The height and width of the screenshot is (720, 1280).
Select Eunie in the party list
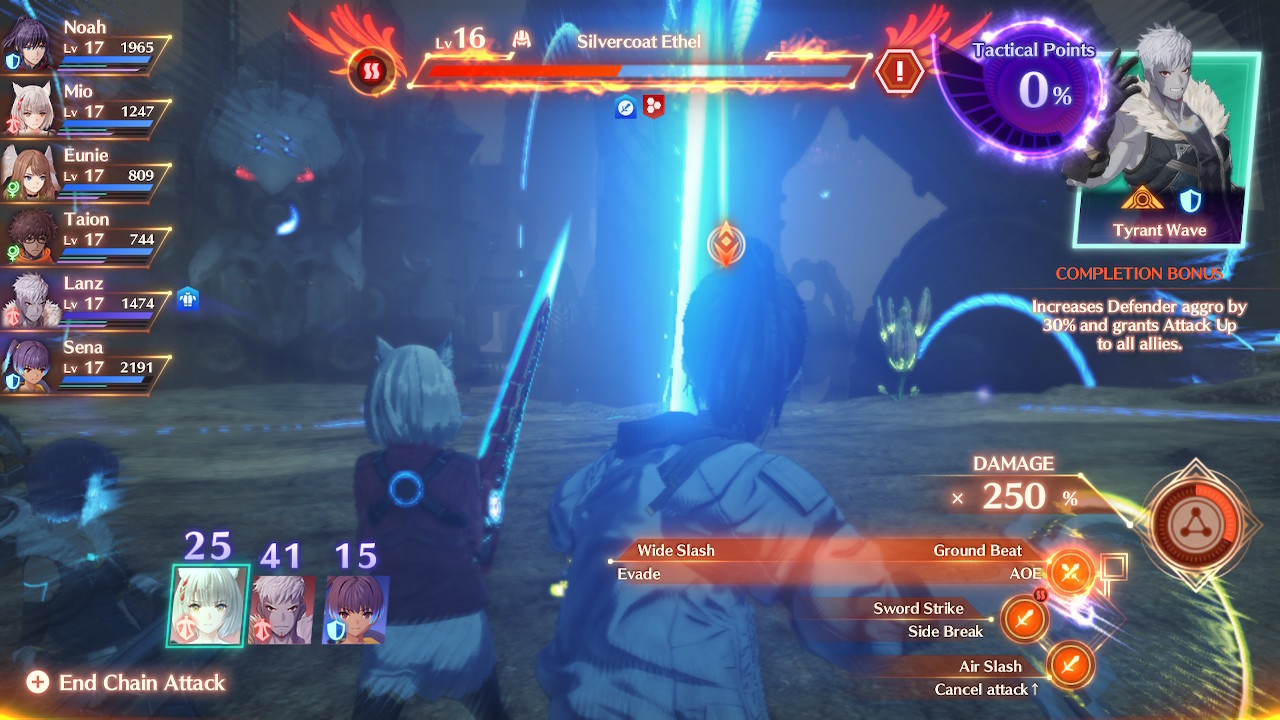click(85, 170)
